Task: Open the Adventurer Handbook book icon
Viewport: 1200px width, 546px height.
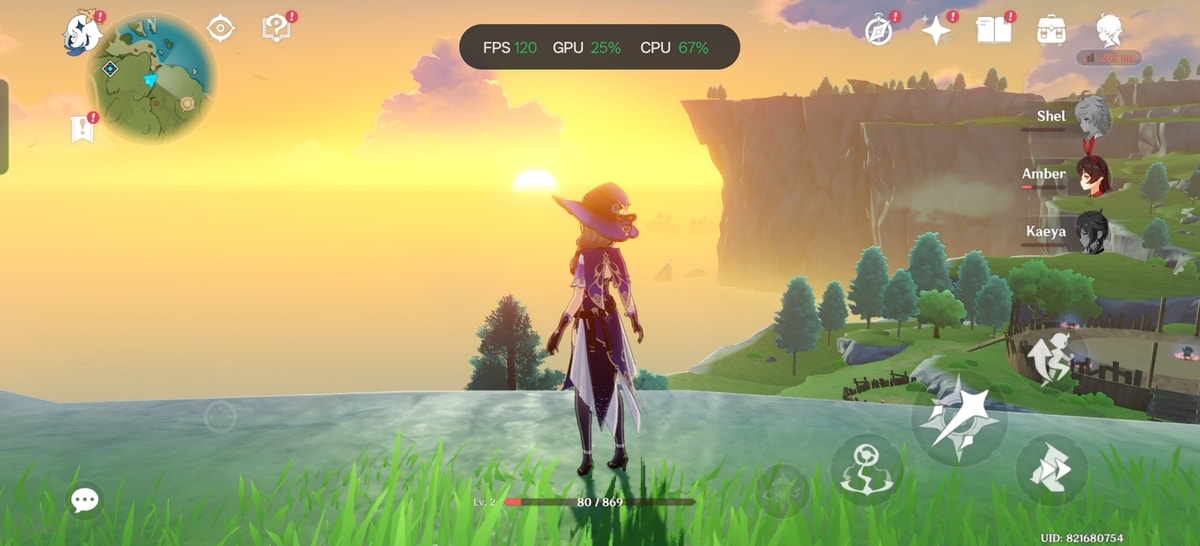Action: (x=994, y=29)
